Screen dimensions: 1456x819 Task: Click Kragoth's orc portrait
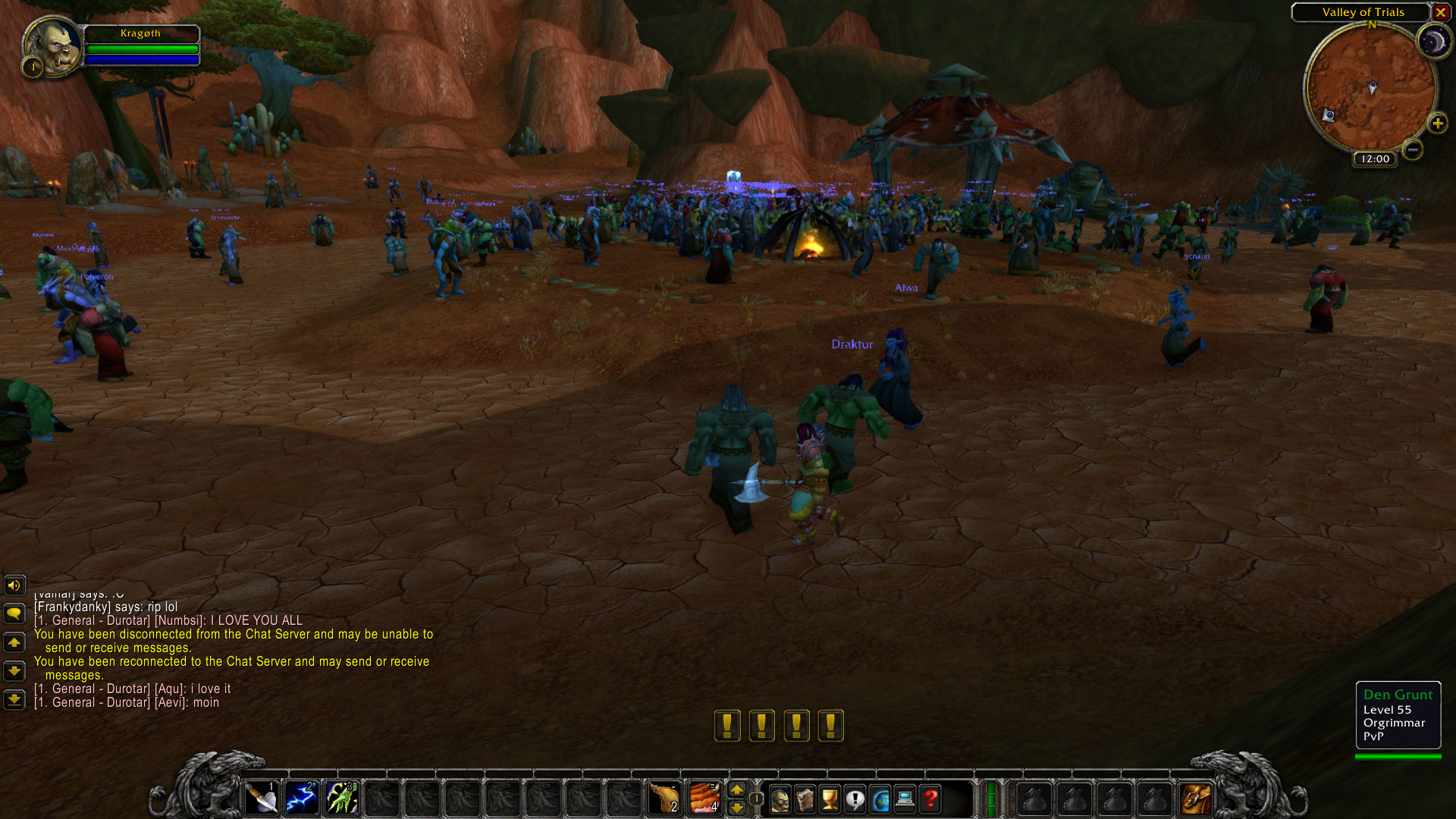click(x=52, y=45)
